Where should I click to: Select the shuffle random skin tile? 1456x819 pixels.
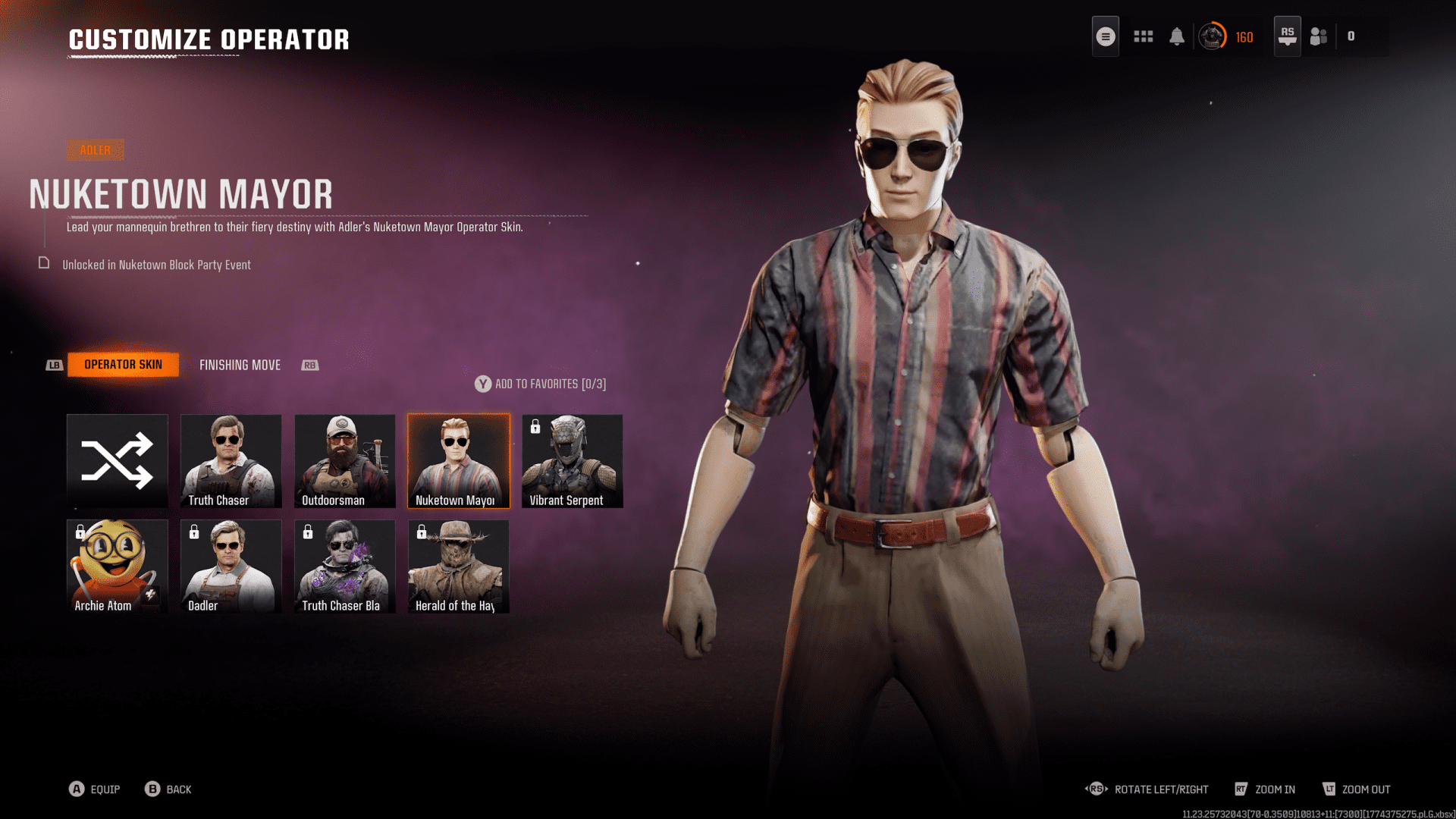(x=118, y=461)
